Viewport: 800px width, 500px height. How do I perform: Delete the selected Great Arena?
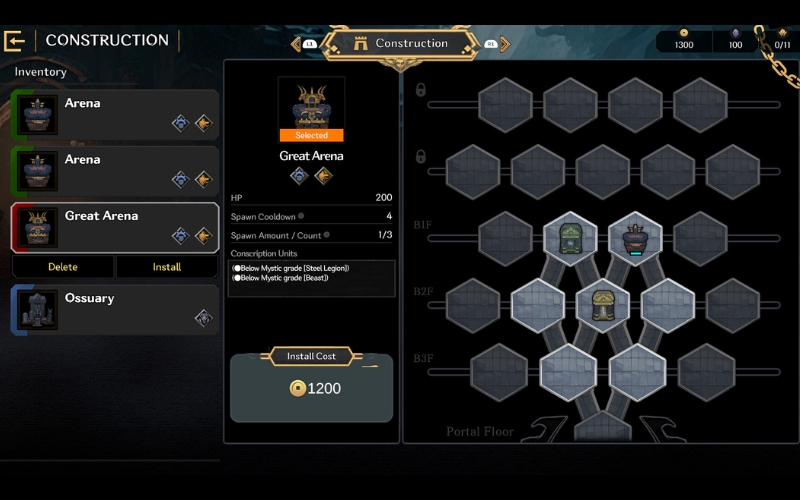62,267
